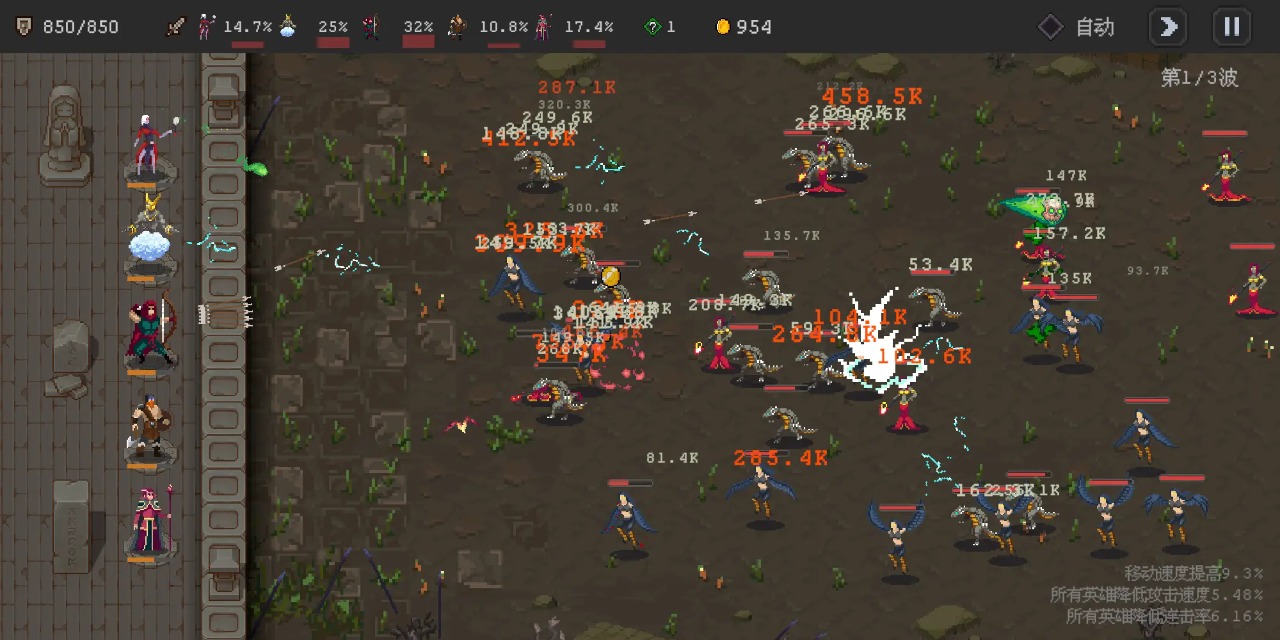Click the sword damage stats icon
The height and width of the screenshot is (640, 1280).
pos(177,27)
